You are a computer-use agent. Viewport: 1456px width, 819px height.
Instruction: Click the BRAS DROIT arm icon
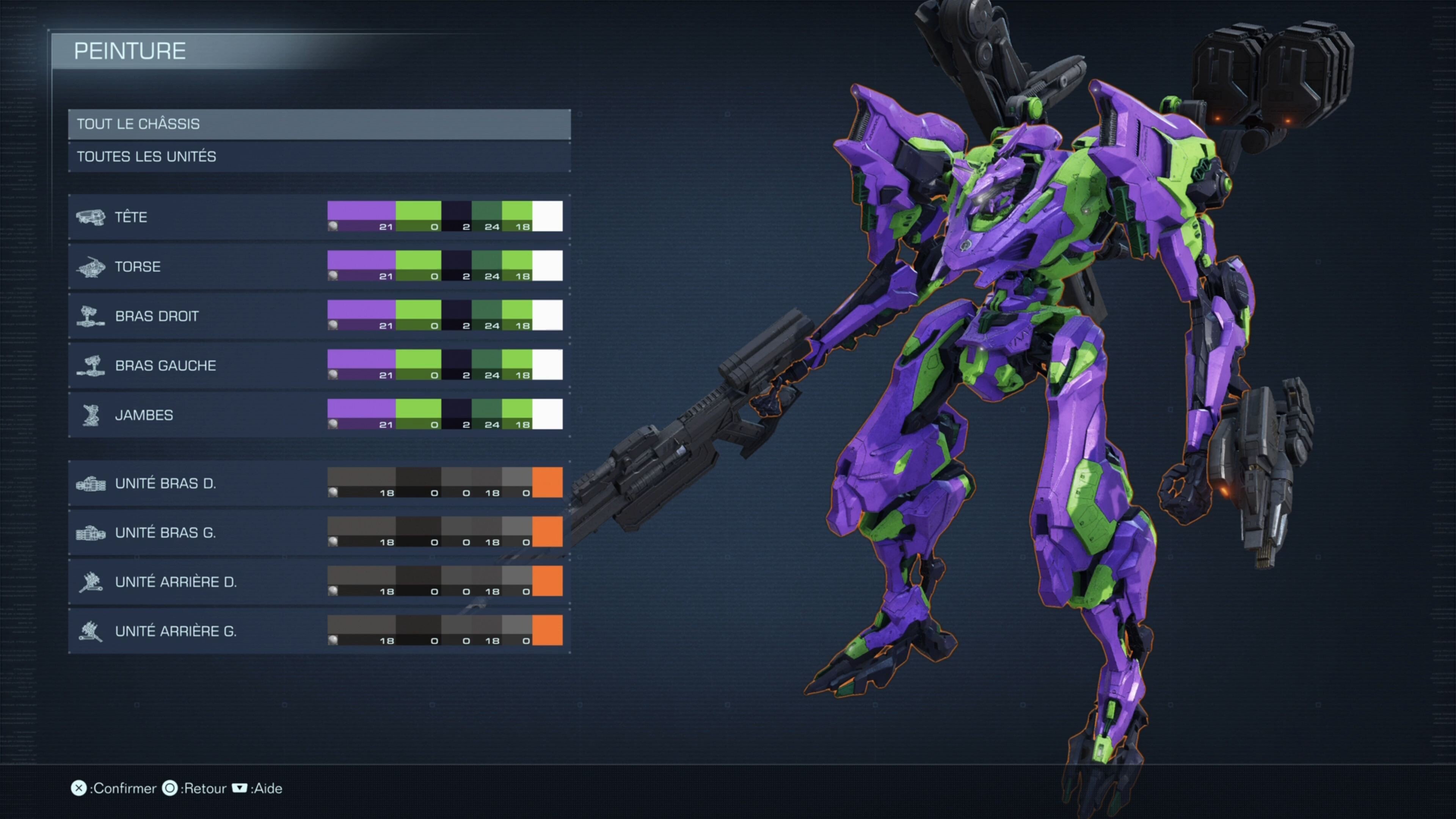click(x=92, y=315)
